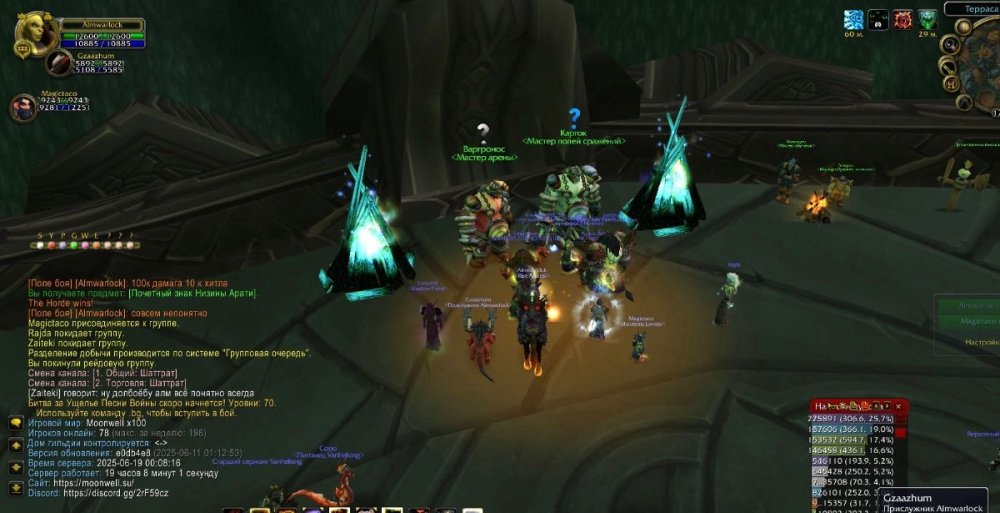Click the blue frost buff icon
Image resolution: width=1000 pixels, height=513 pixels.
[853, 19]
